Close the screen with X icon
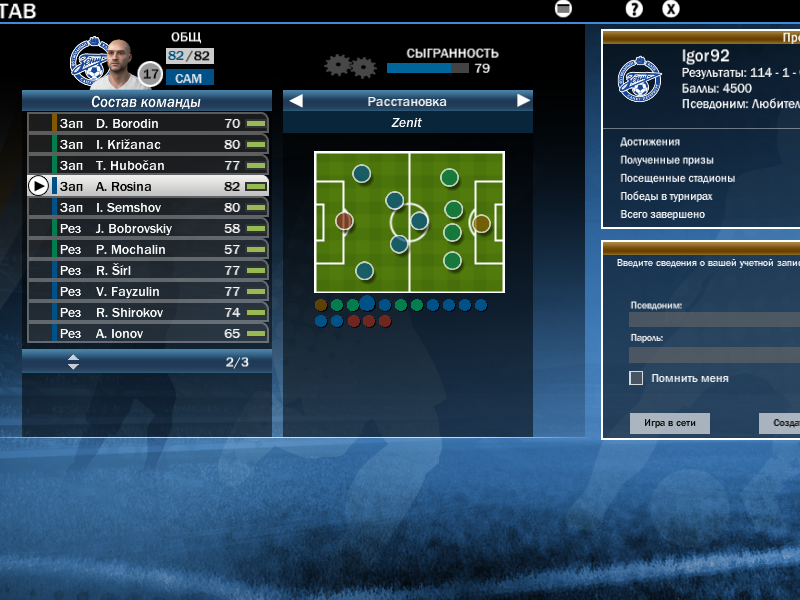 pyautogui.click(x=671, y=9)
